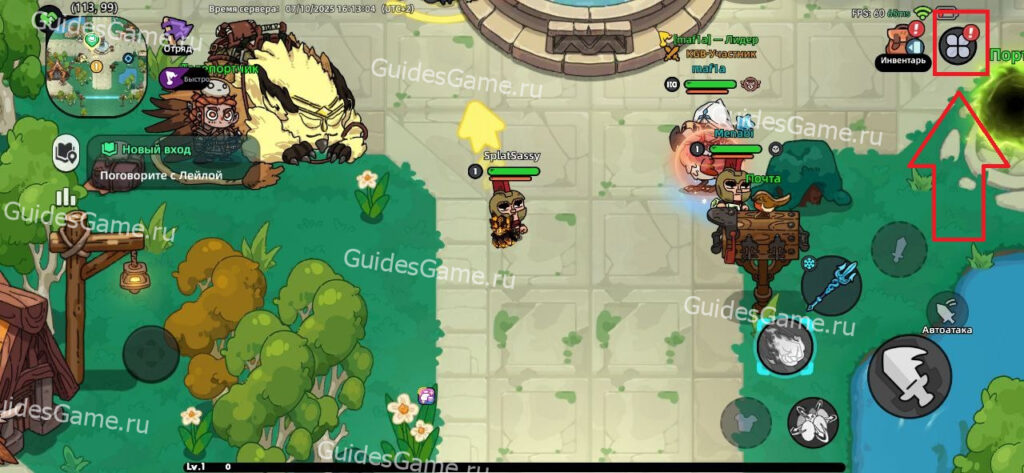Tap the big sword attack button
Screen dimensions: 1024x473
[x=908, y=376]
